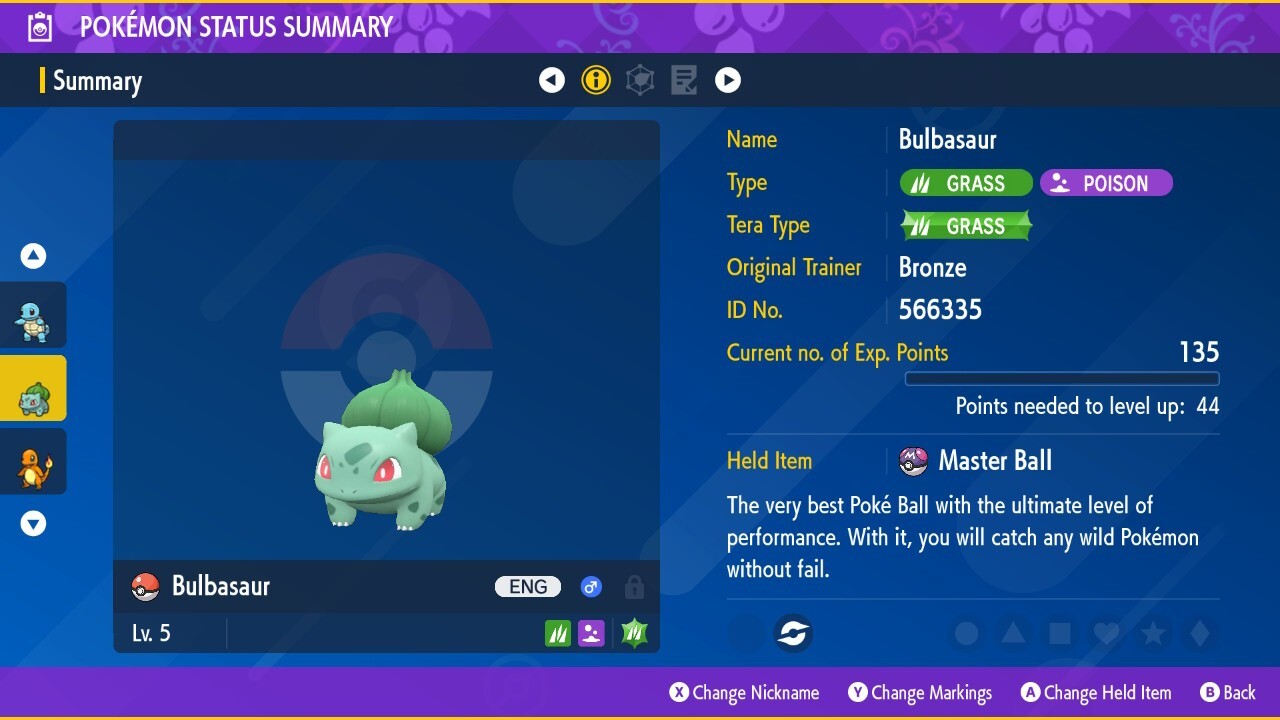The image size is (1280, 720).
Task: Open the Pokémon info summary page
Action: [x=596, y=80]
